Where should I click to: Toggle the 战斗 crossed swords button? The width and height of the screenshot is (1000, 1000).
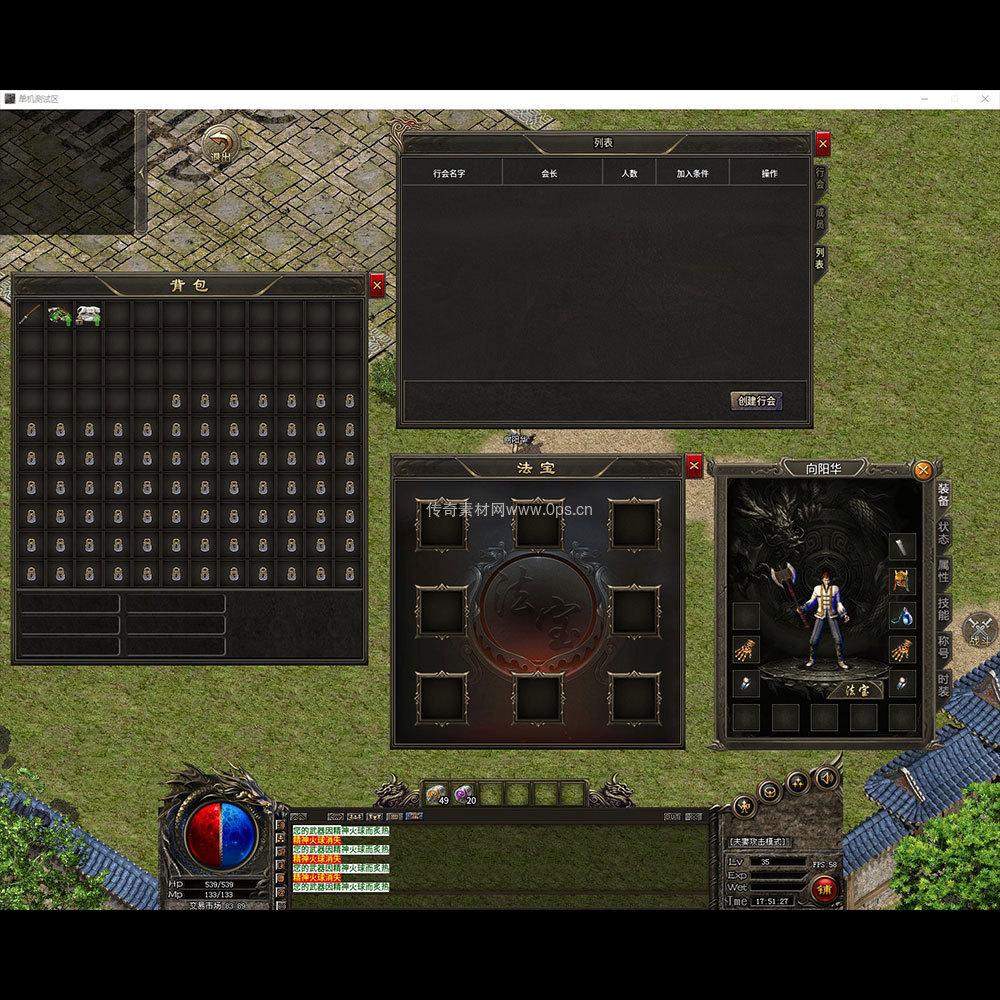pos(978,630)
